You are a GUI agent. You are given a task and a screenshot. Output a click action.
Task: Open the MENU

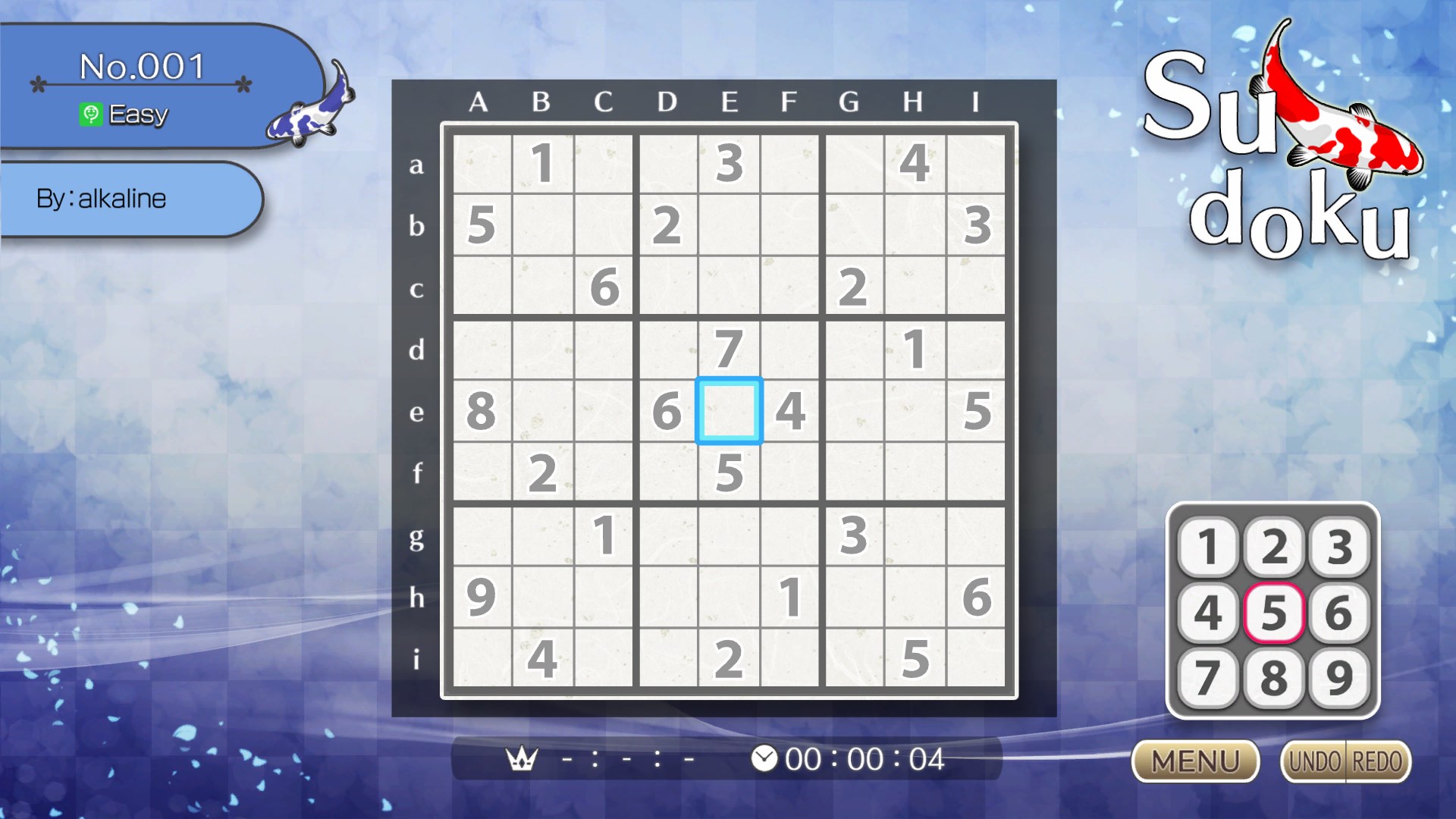1196,761
